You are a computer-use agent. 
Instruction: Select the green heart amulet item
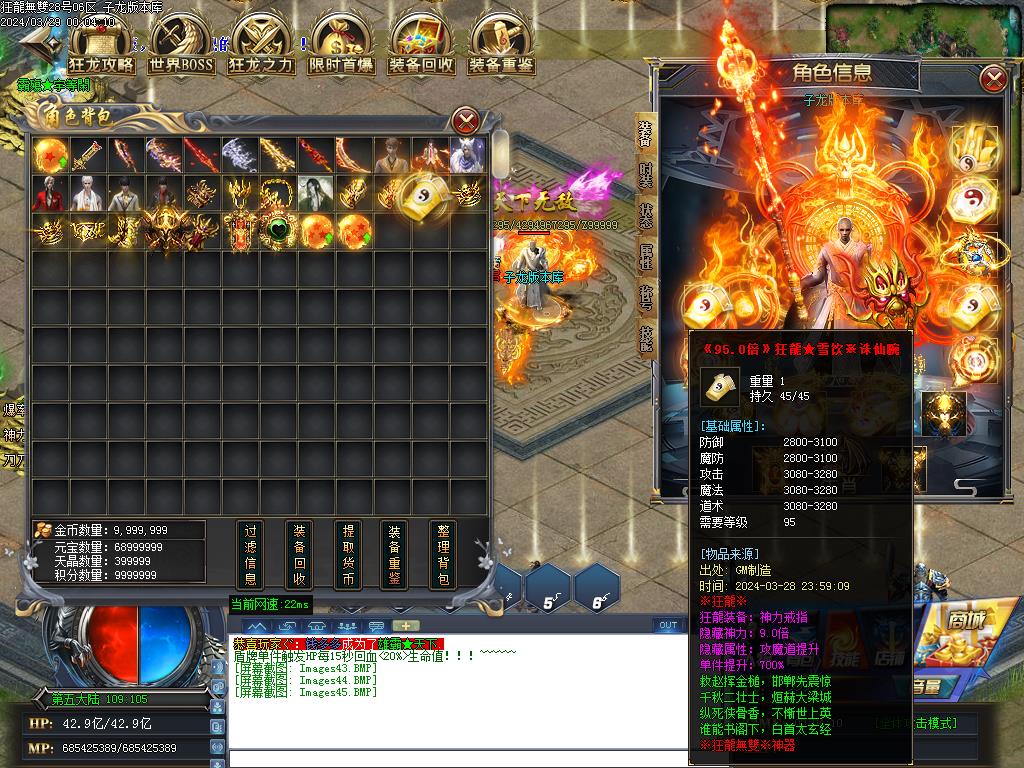277,231
